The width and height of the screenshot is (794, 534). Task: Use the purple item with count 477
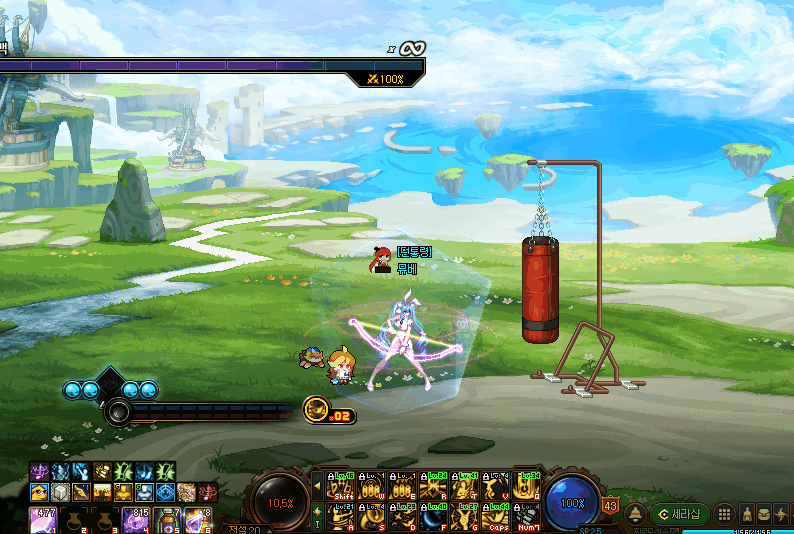pyautogui.click(x=44, y=521)
